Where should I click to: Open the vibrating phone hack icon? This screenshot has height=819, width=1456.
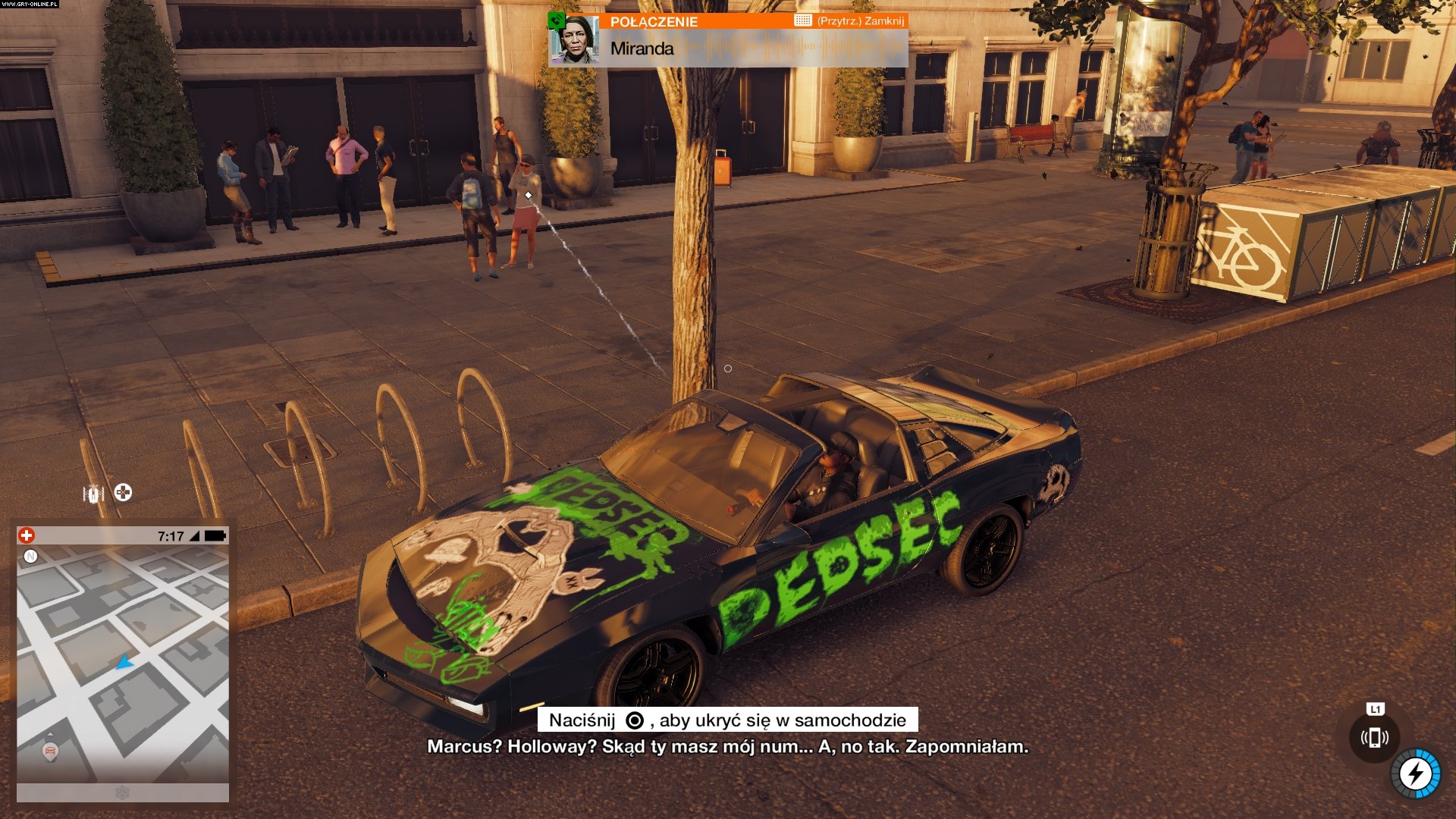point(1374,737)
